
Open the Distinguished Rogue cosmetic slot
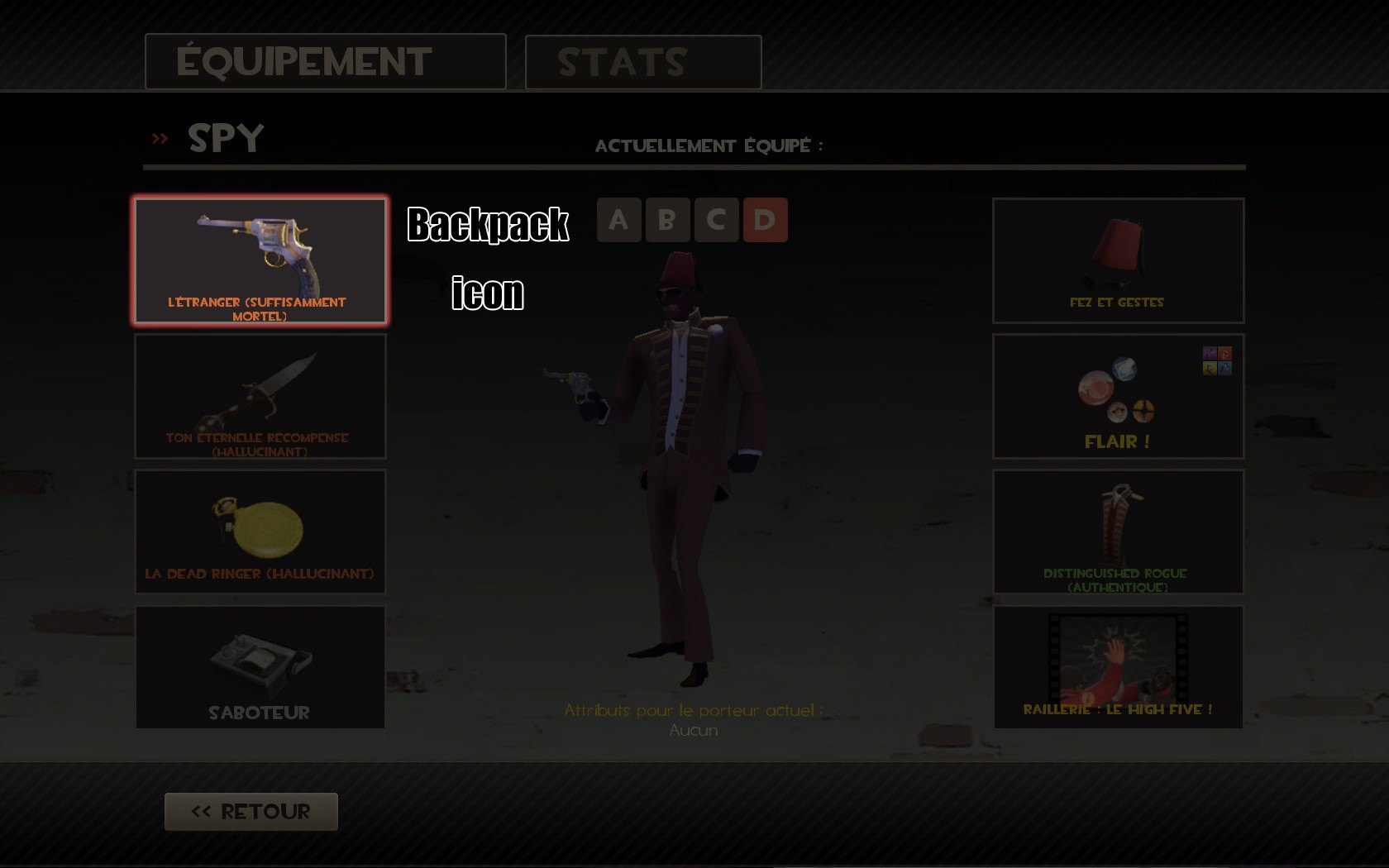[1118, 532]
